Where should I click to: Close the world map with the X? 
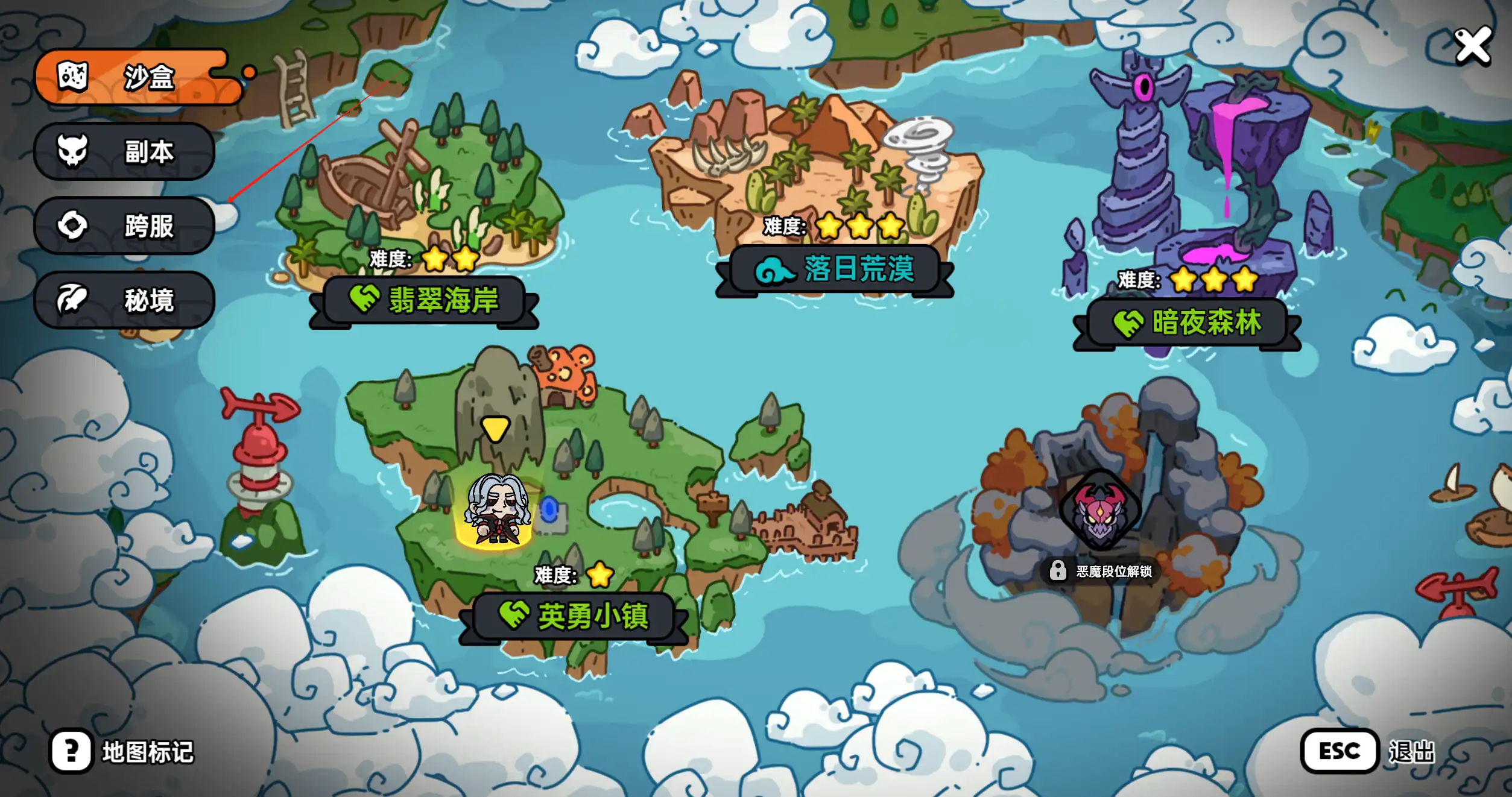(x=1472, y=46)
